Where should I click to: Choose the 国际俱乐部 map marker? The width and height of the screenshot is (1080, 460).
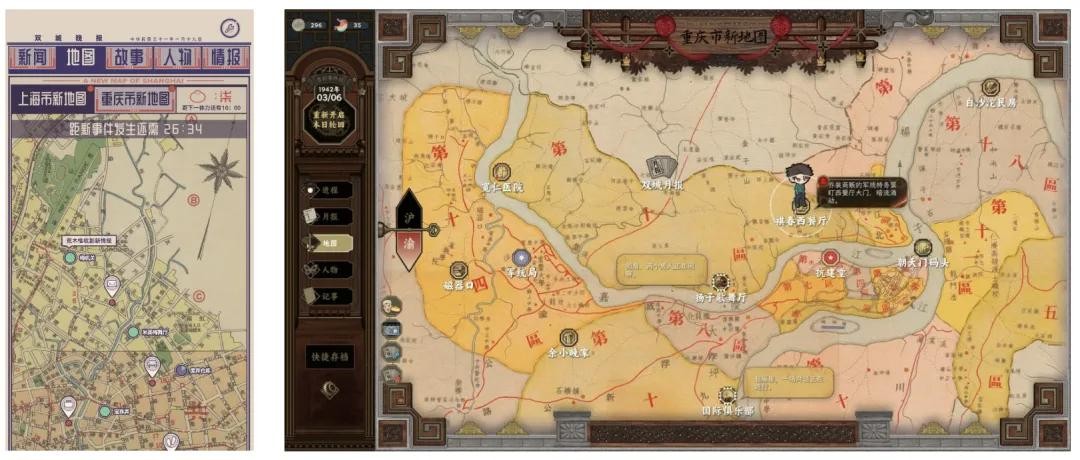click(727, 396)
